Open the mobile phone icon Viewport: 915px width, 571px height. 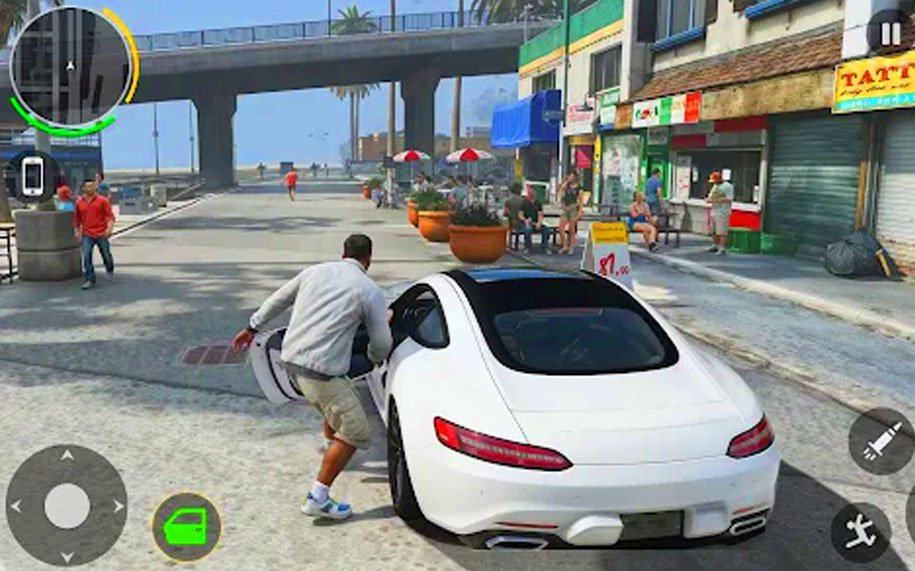(33, 176)
